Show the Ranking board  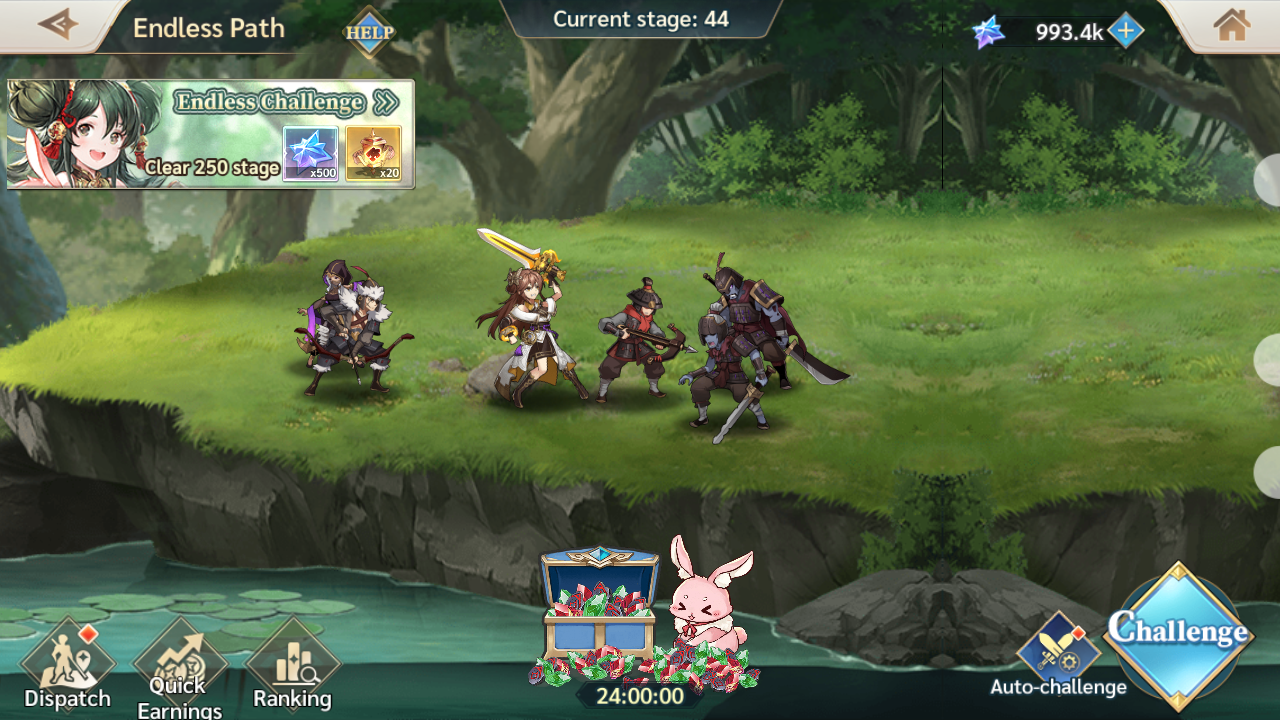click(x=292, y=667)
